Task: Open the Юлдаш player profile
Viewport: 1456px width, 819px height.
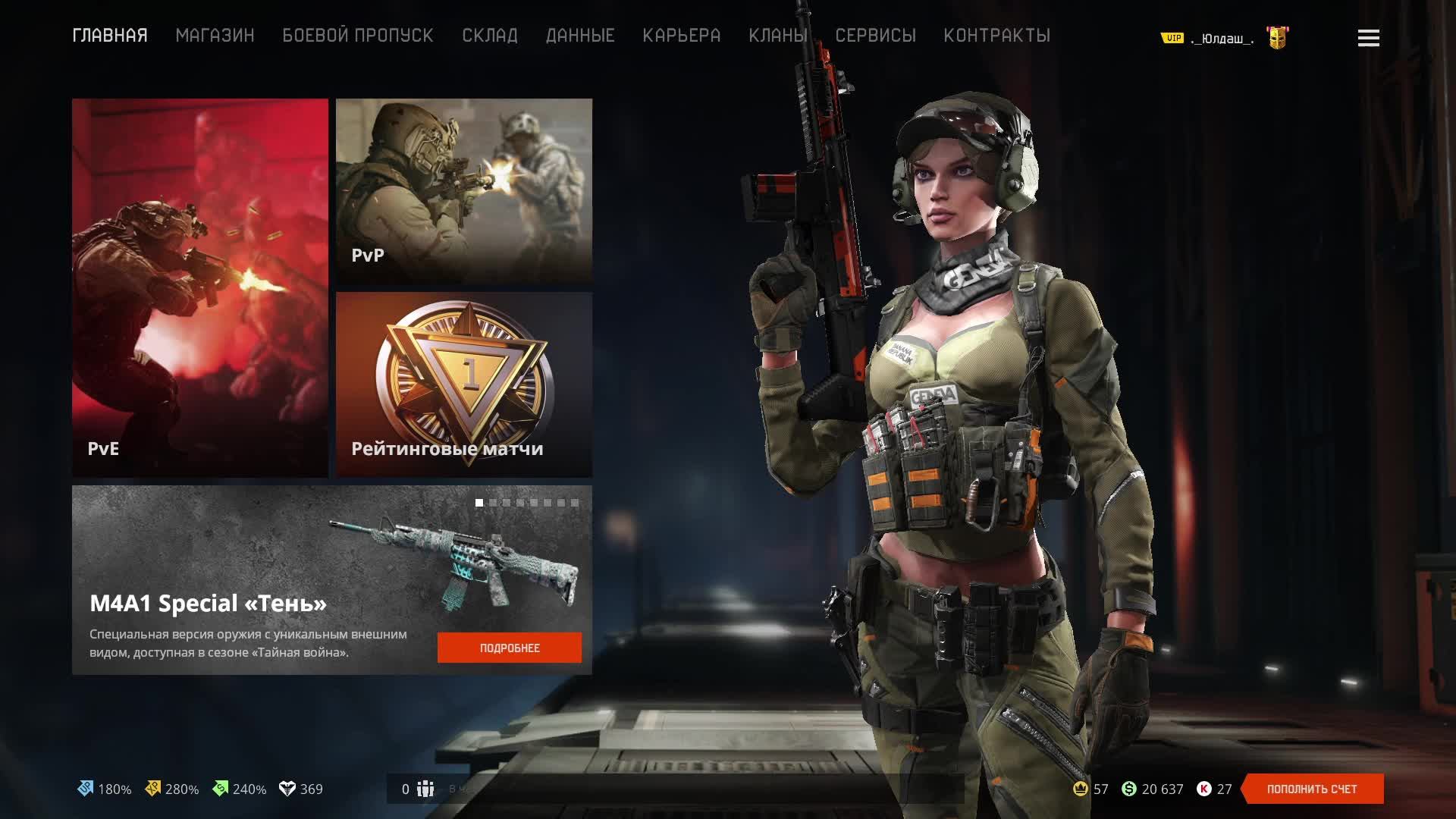Action: [x=1222, y=39]
